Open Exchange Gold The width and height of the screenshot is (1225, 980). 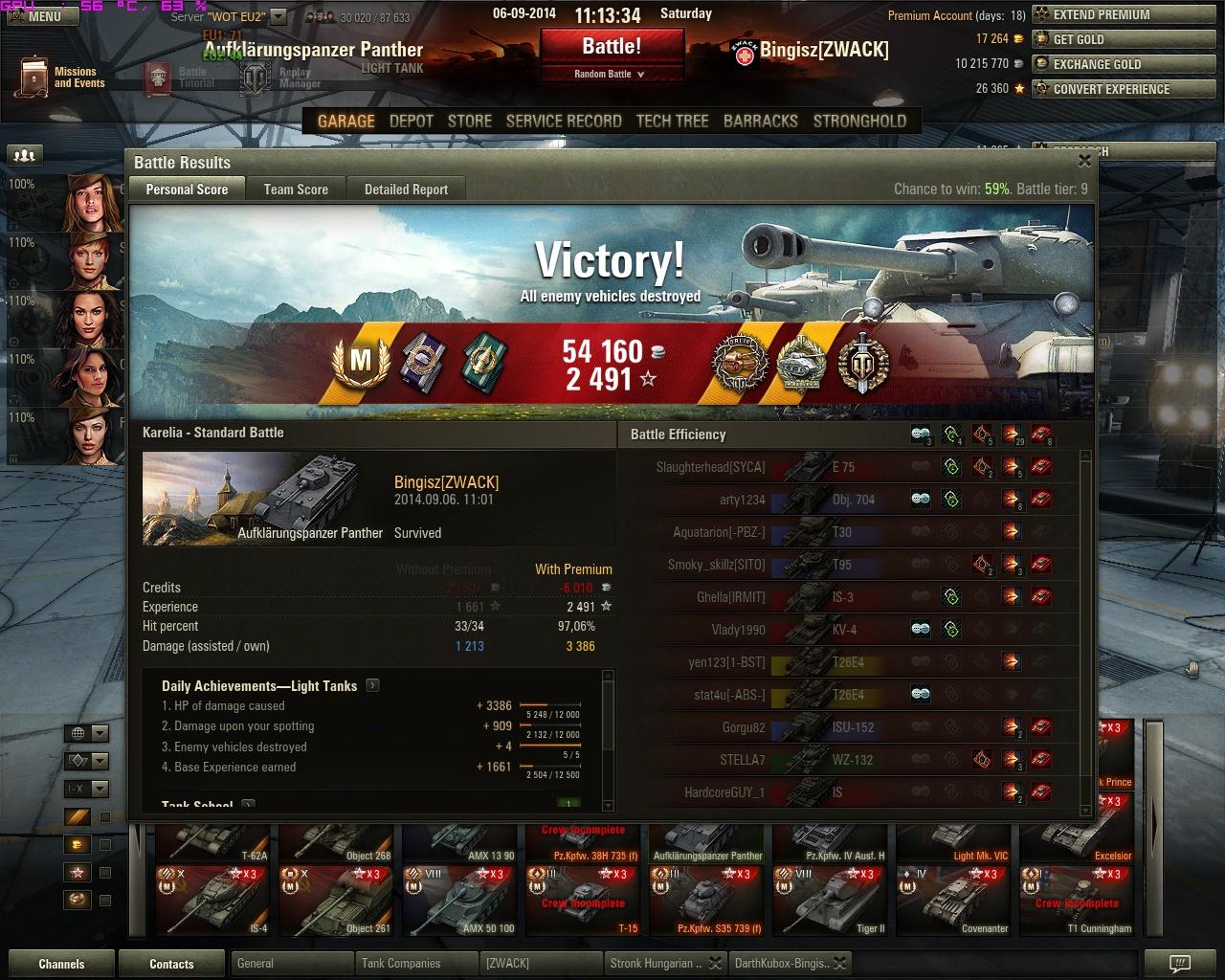click(1097, 64)
